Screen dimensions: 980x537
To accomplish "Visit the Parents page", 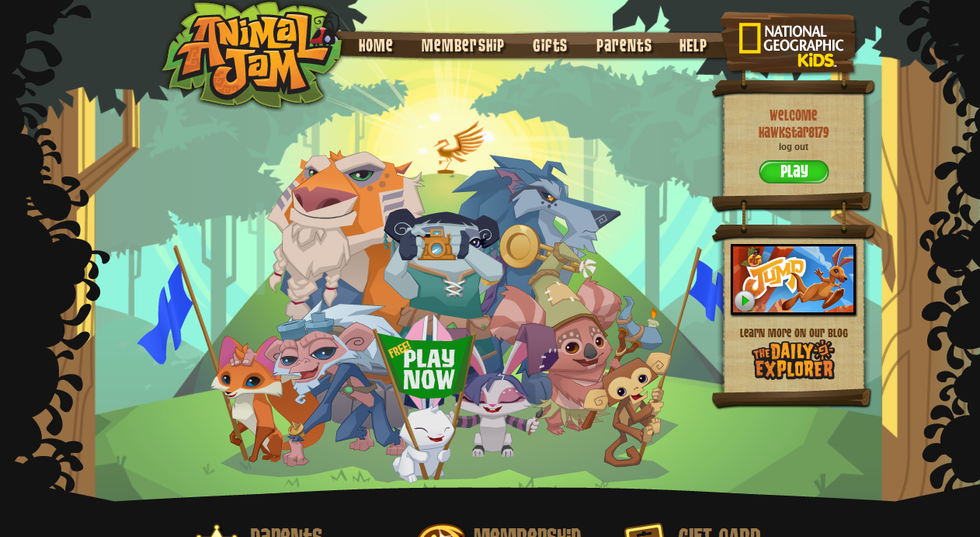I will point(623,46).
